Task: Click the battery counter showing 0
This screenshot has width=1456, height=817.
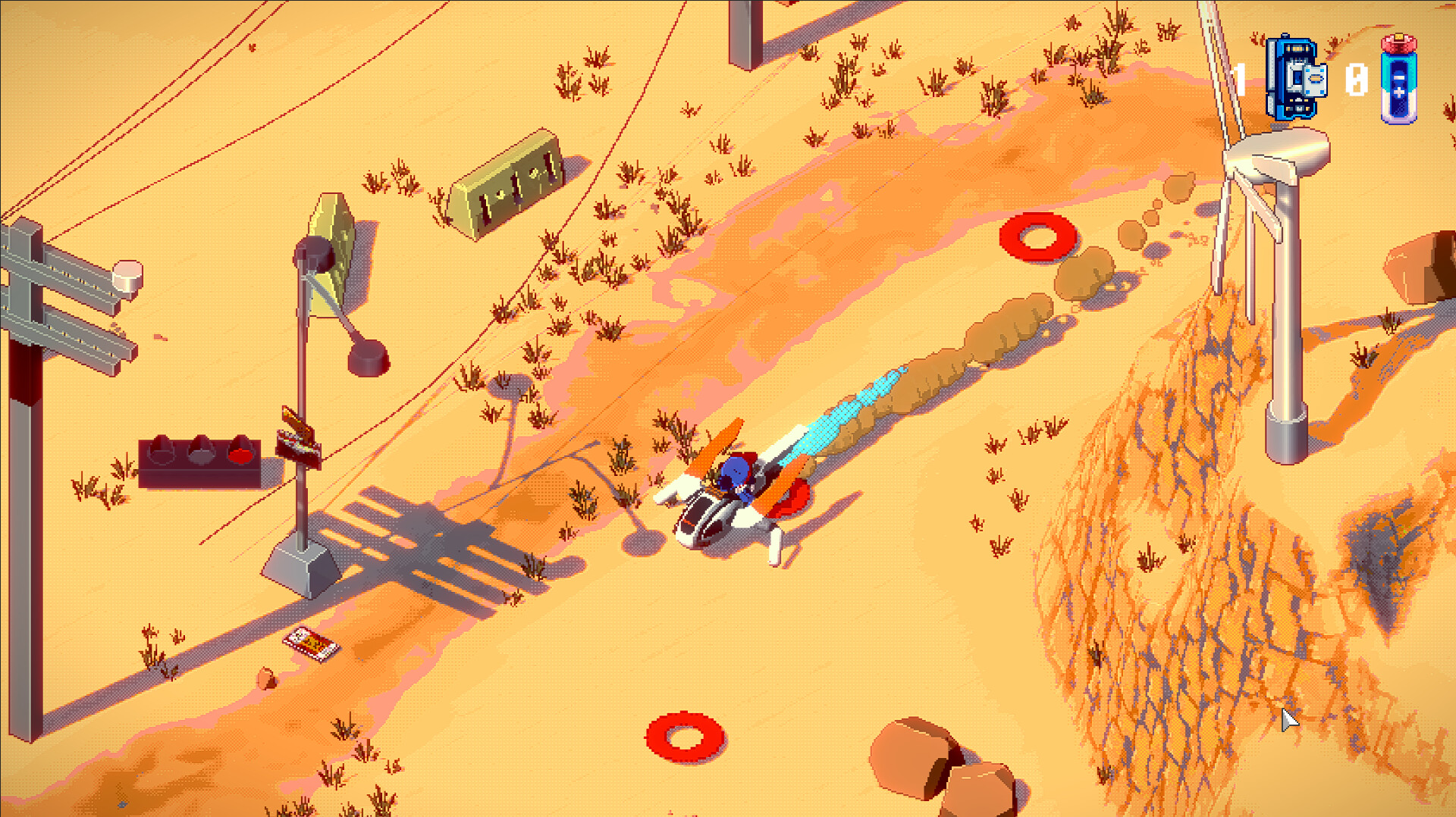Action: 1356,80
